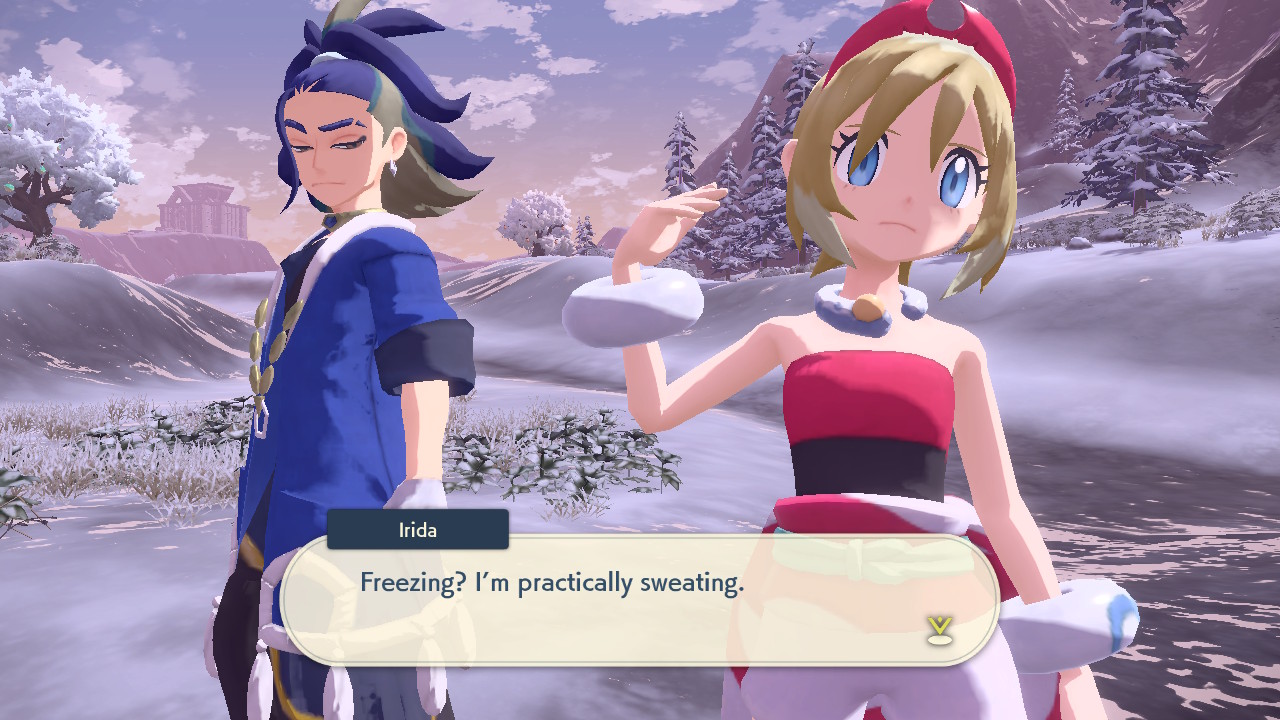Advance dialogue with the arrow indicator
This screenshot has height=720, width=1280.
pyautogui.click(x=938, y=629)
